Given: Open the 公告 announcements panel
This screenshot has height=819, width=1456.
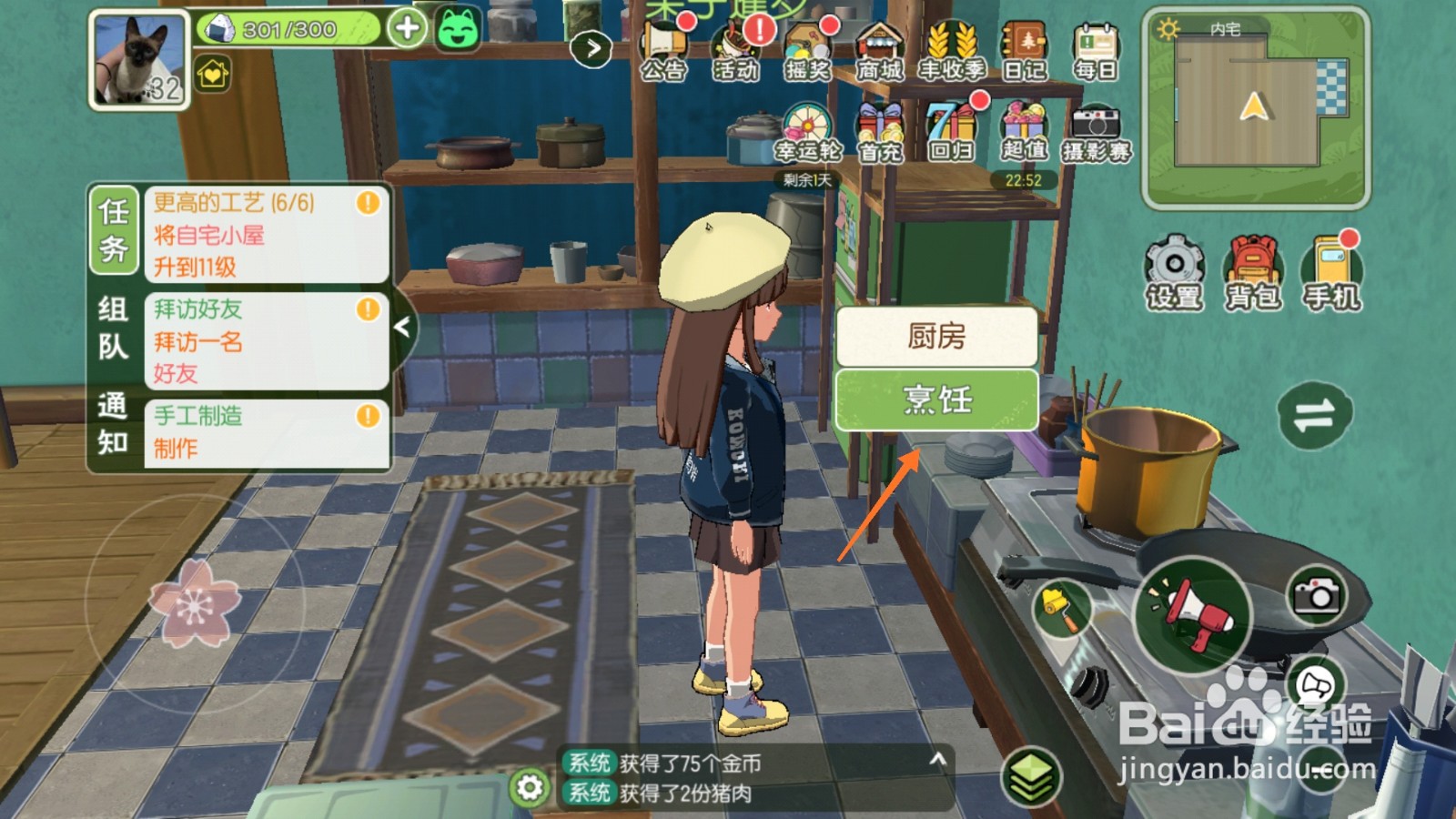Looking at the screenshot, I should [665, 41].
